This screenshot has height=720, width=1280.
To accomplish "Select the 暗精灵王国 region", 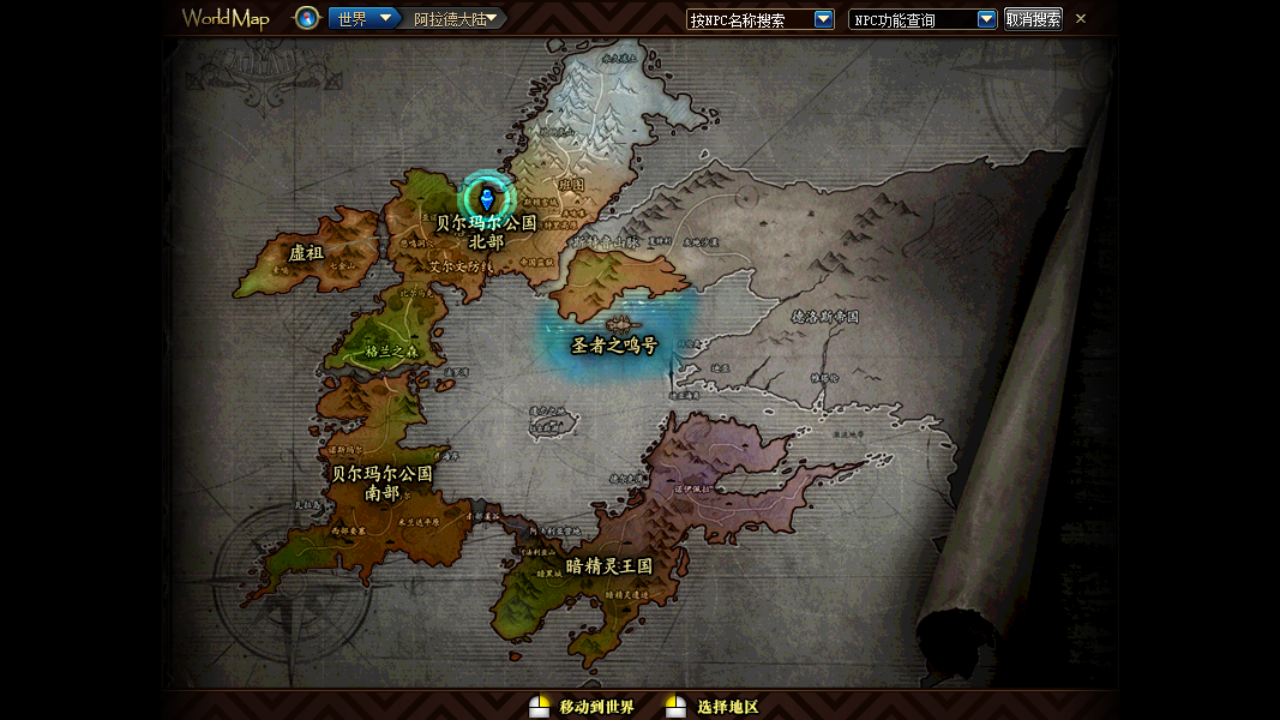I will [x=609, y=566].
